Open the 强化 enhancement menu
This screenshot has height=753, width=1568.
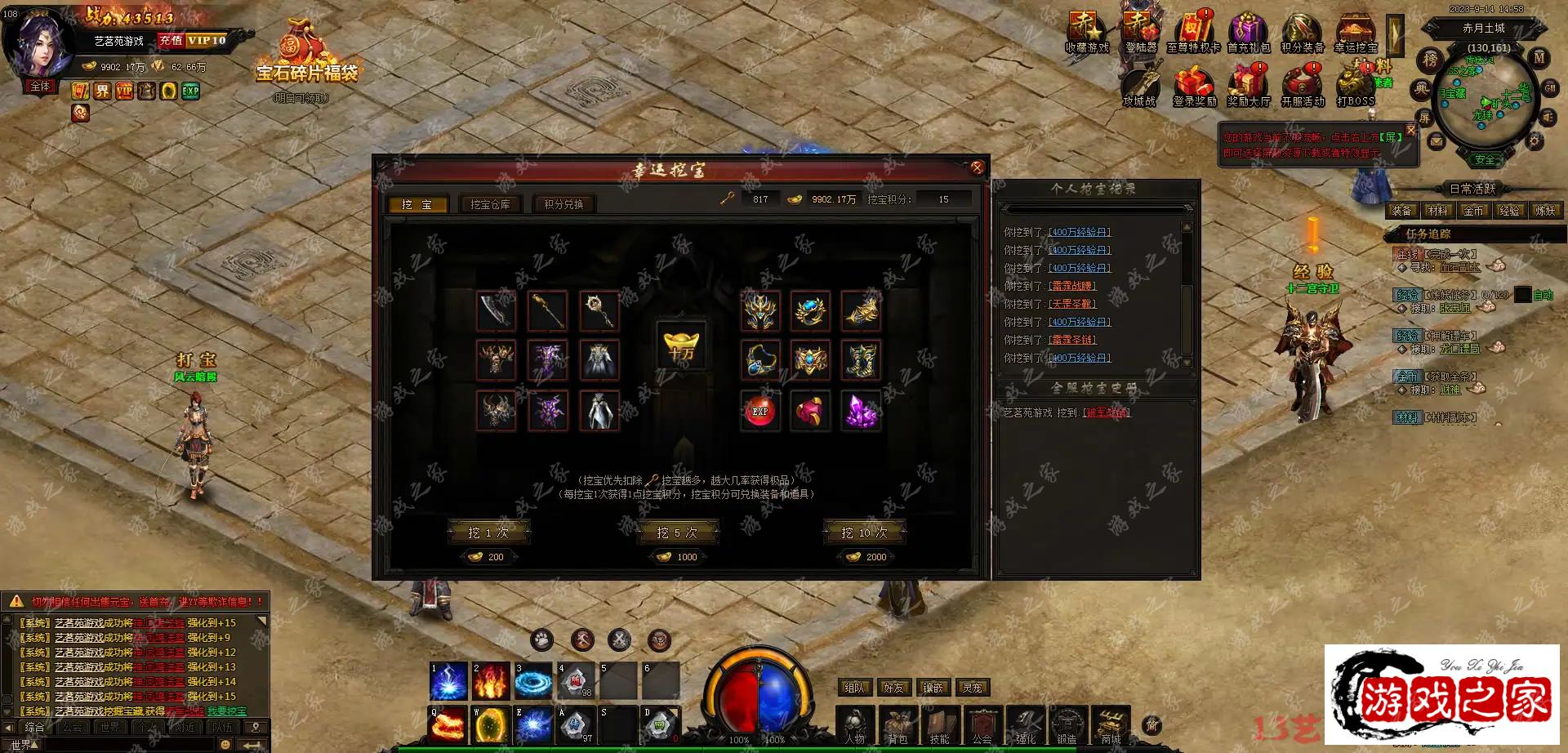click(1026, 726)
